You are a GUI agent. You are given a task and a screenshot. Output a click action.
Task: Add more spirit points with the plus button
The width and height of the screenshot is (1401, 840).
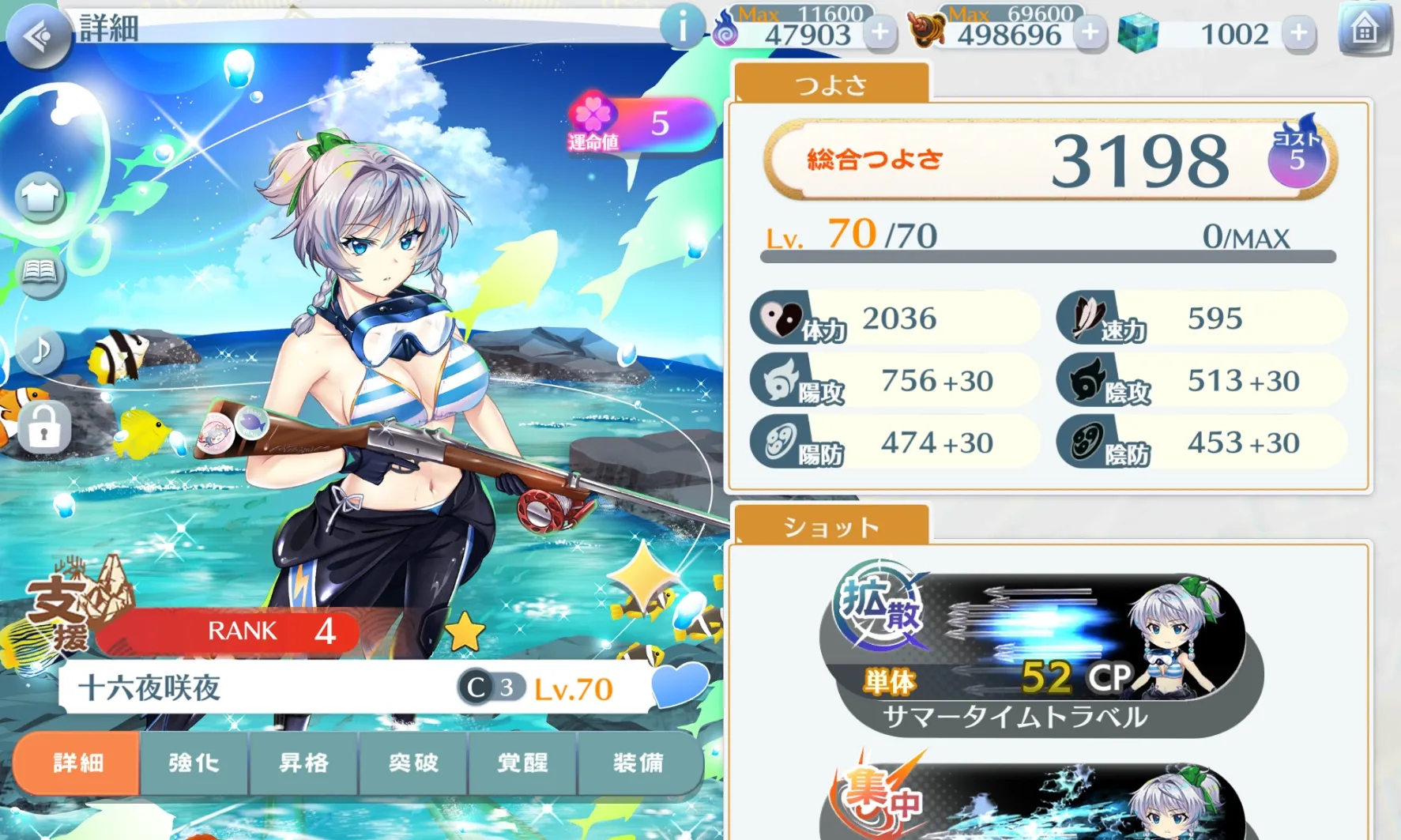(879, 33)
